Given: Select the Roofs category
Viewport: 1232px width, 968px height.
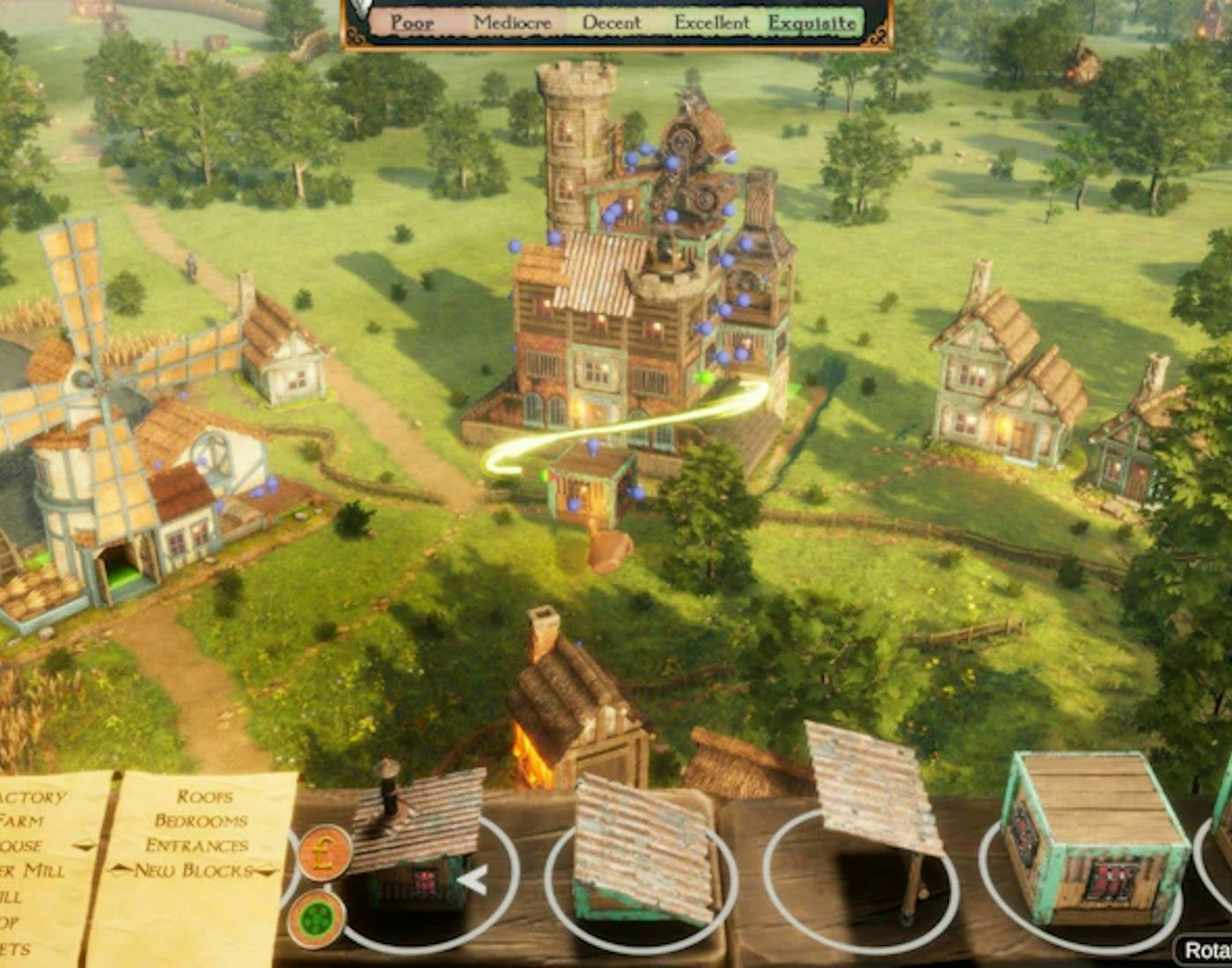Looking at the screenshot, I should [205, 796].
